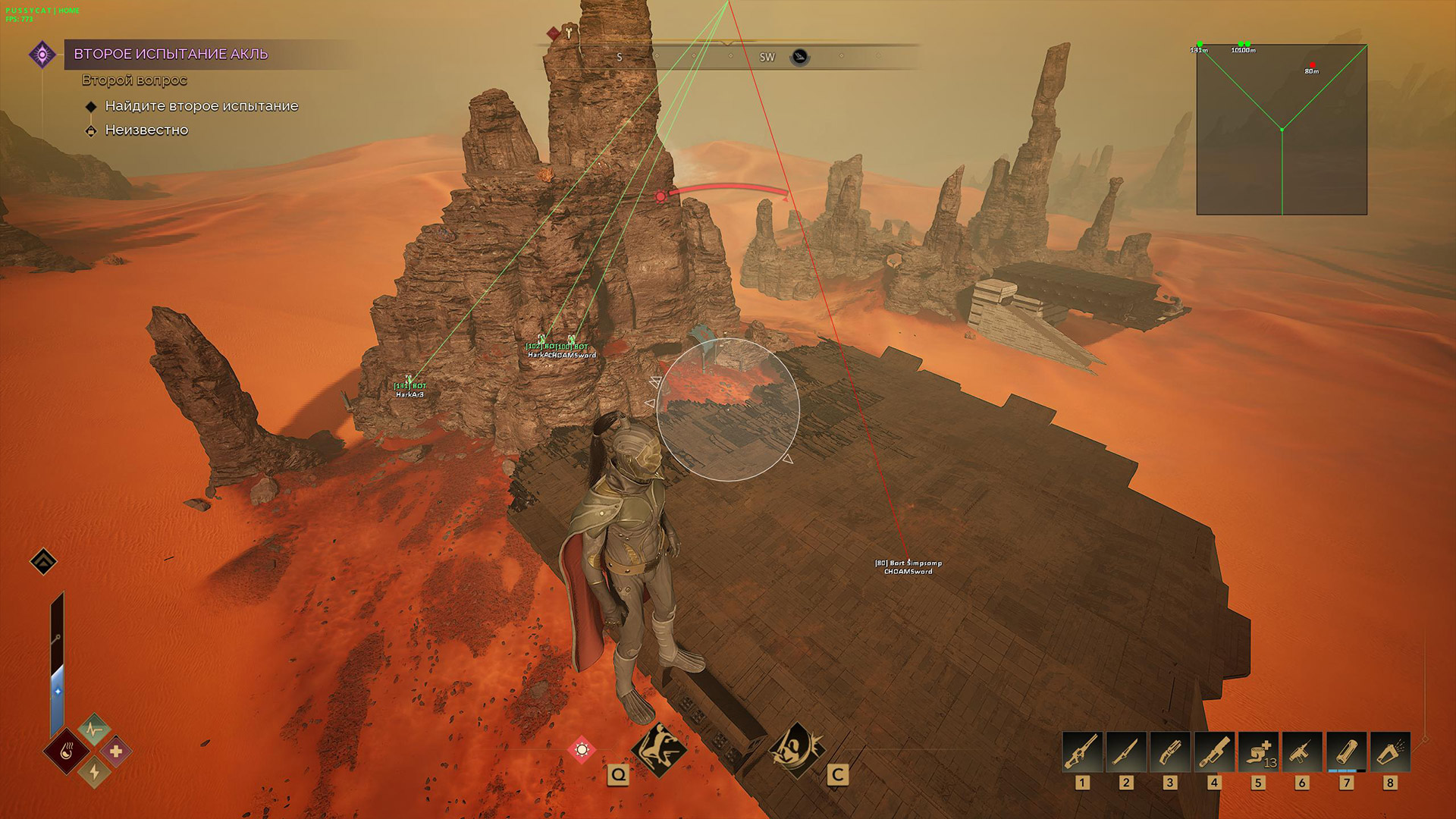
Task: Click the purple eye quest emblem
Action: 42,55
